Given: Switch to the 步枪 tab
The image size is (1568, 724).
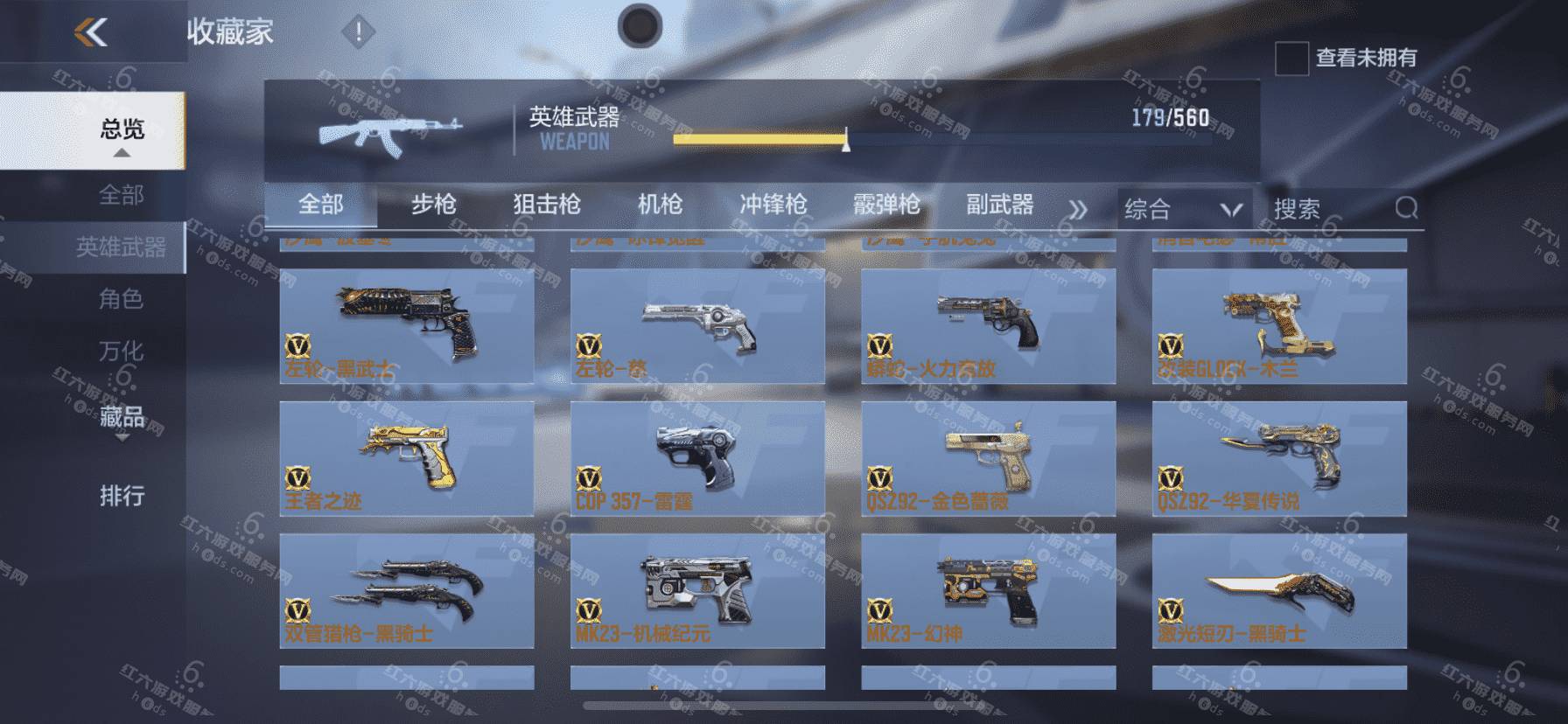Looking at the screenshot, I should (434, 205).
